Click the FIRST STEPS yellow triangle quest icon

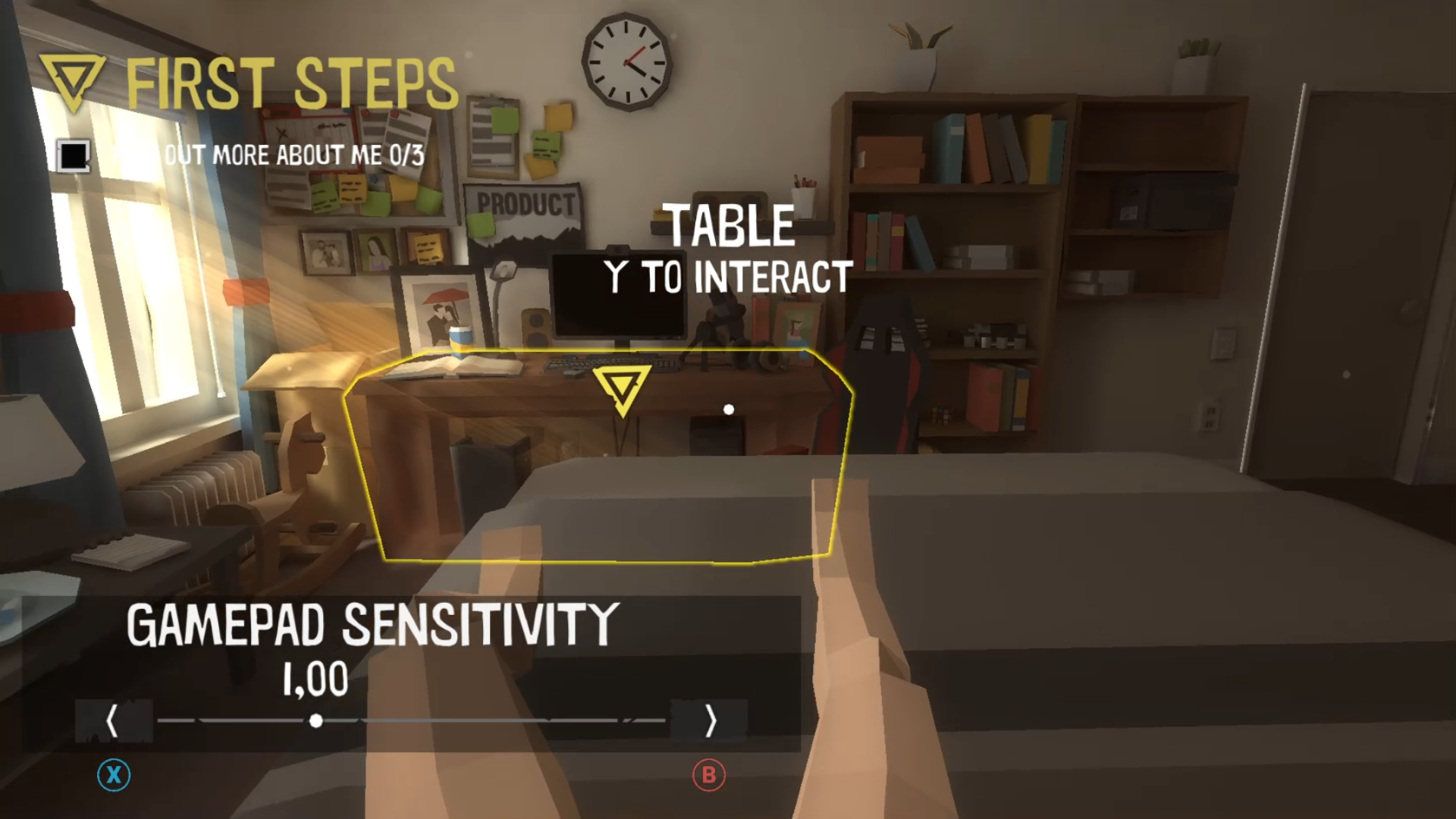(71, 74)
